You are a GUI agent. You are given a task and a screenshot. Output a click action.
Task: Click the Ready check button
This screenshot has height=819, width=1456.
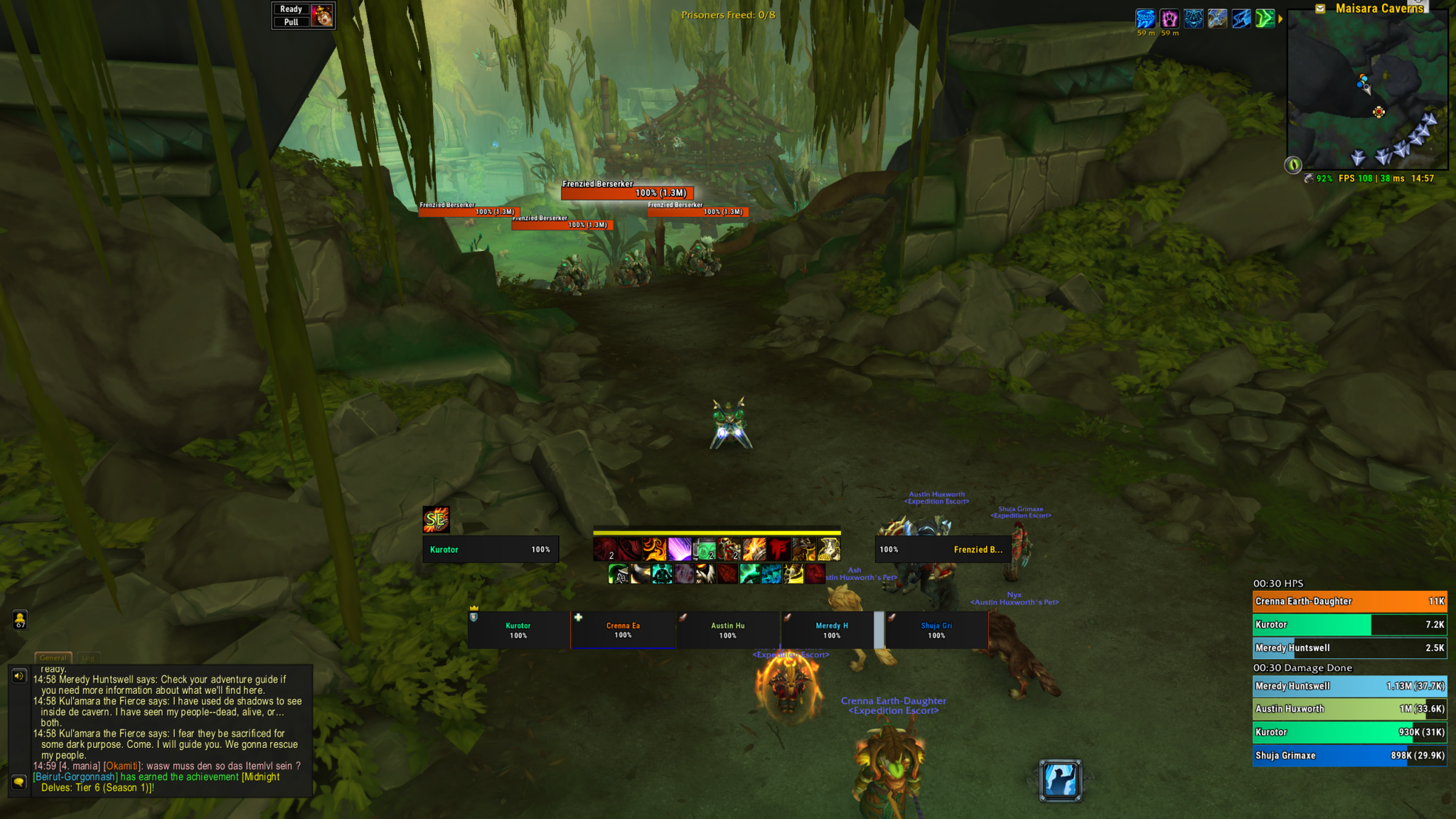point(291,9)
